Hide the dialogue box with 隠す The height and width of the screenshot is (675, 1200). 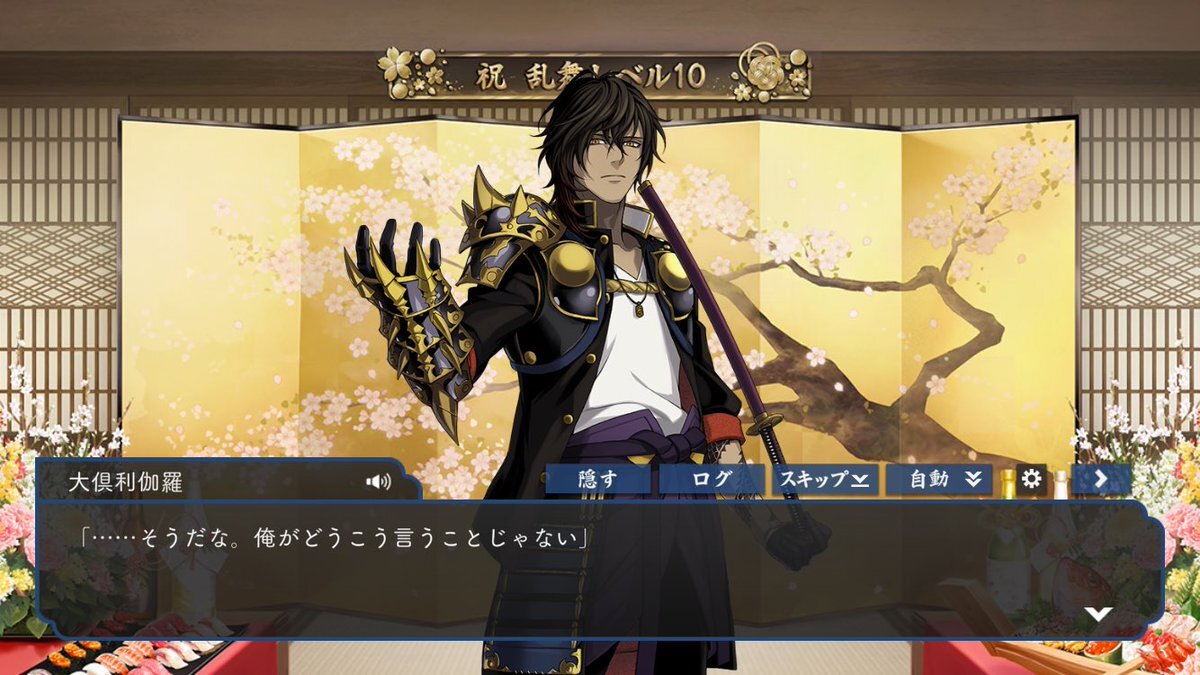click(x=598, y=479)
